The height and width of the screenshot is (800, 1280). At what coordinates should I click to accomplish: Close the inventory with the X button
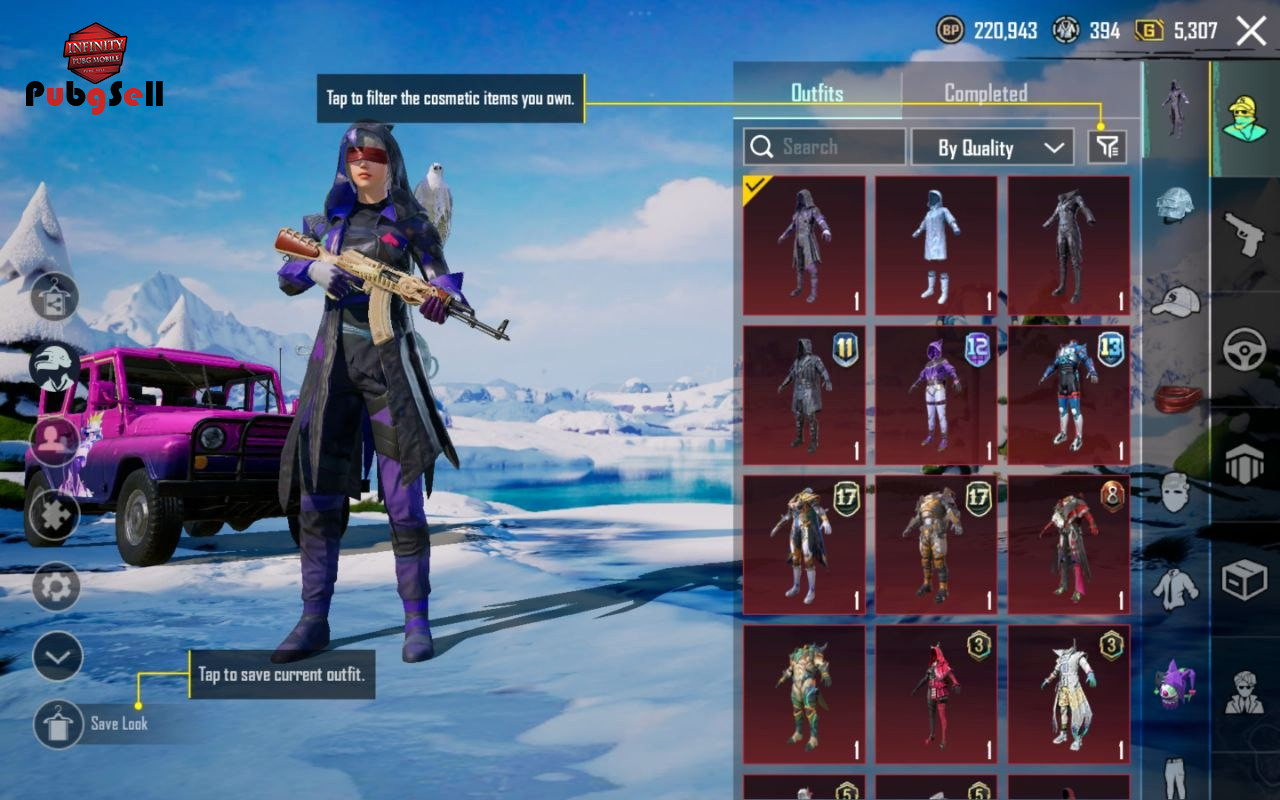click(1251, 31)
